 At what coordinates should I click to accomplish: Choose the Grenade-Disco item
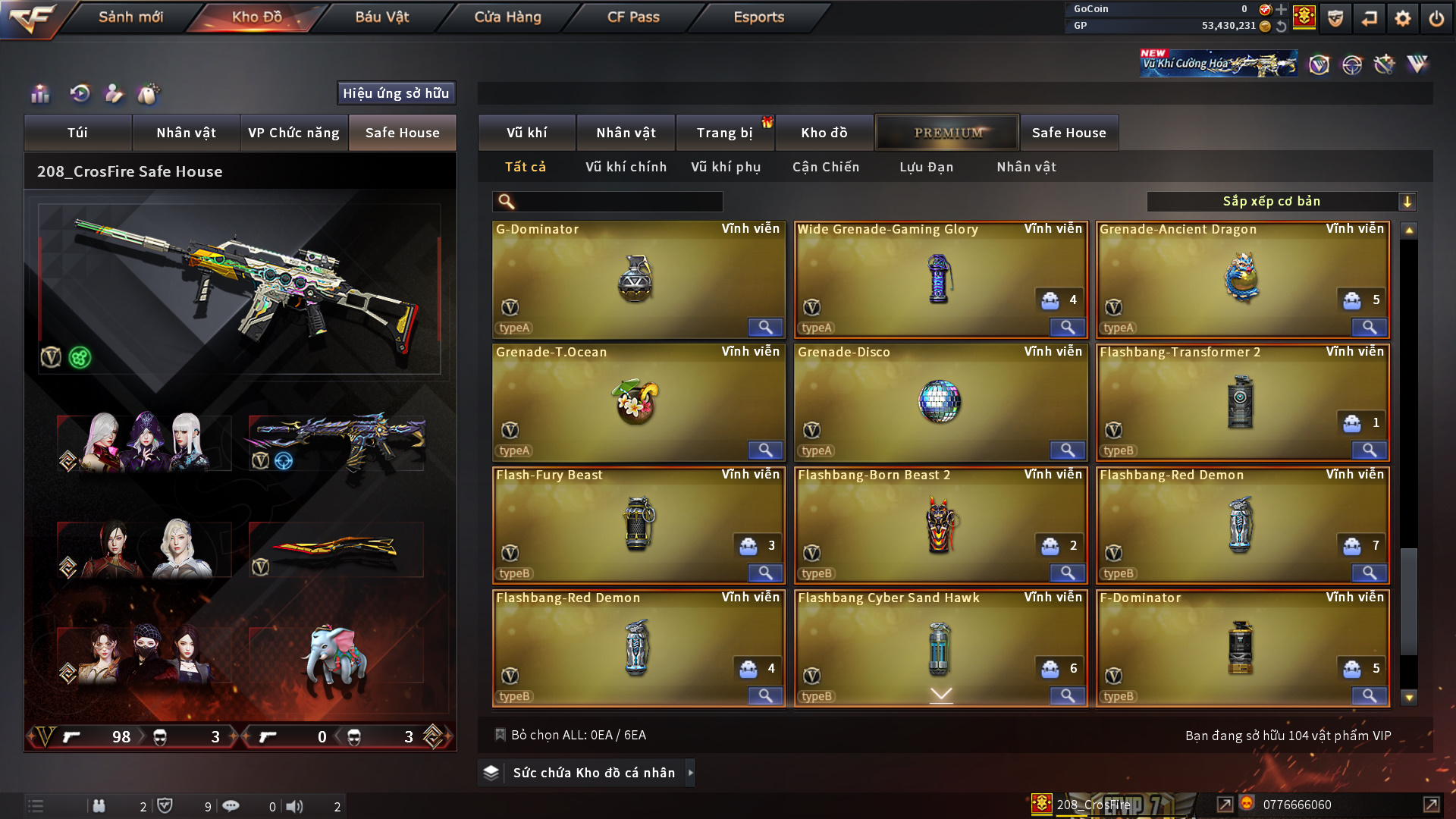tap(940, 402)
